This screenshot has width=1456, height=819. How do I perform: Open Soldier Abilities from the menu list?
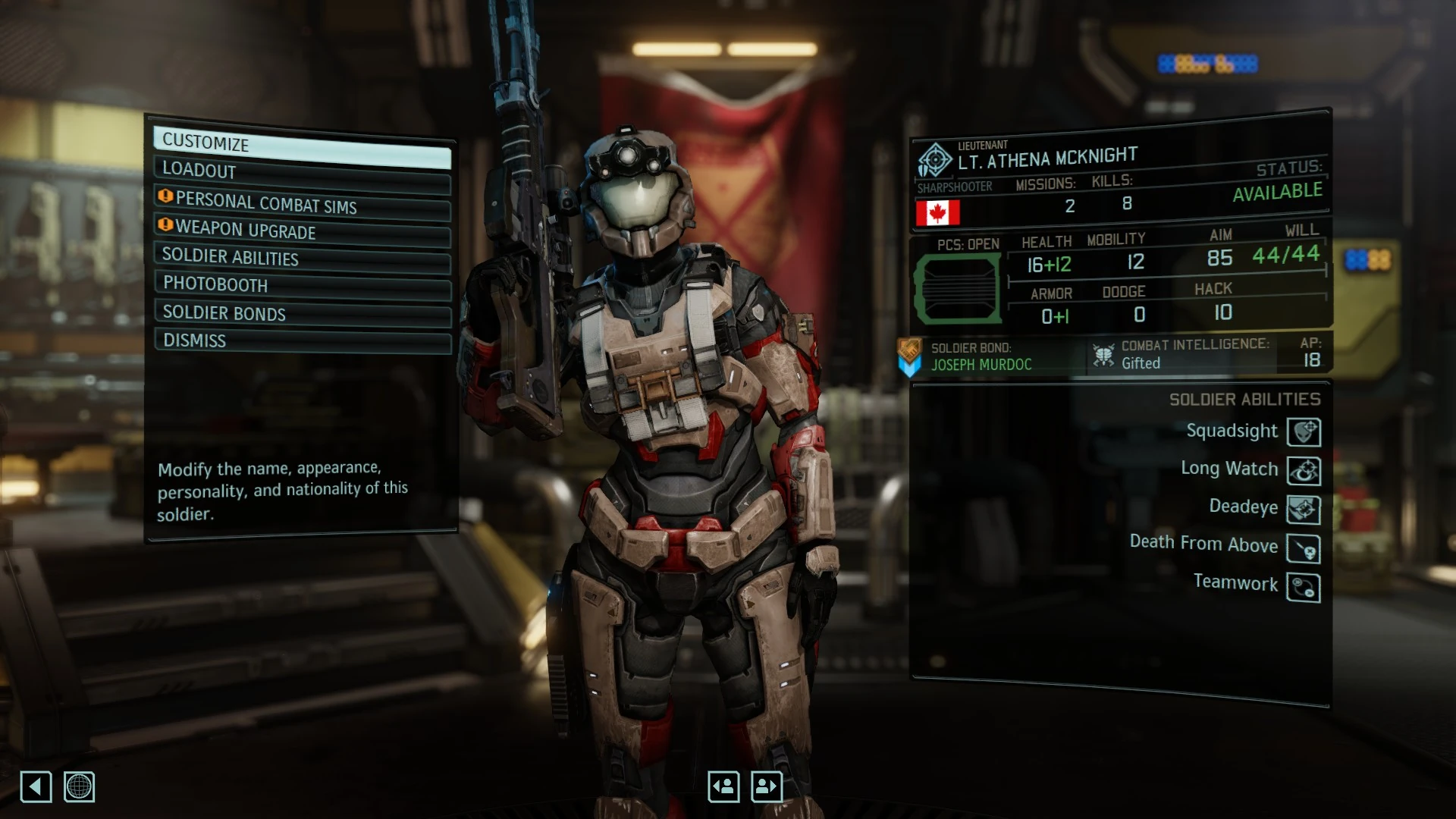pyautogui.click(x=302, y=258)
